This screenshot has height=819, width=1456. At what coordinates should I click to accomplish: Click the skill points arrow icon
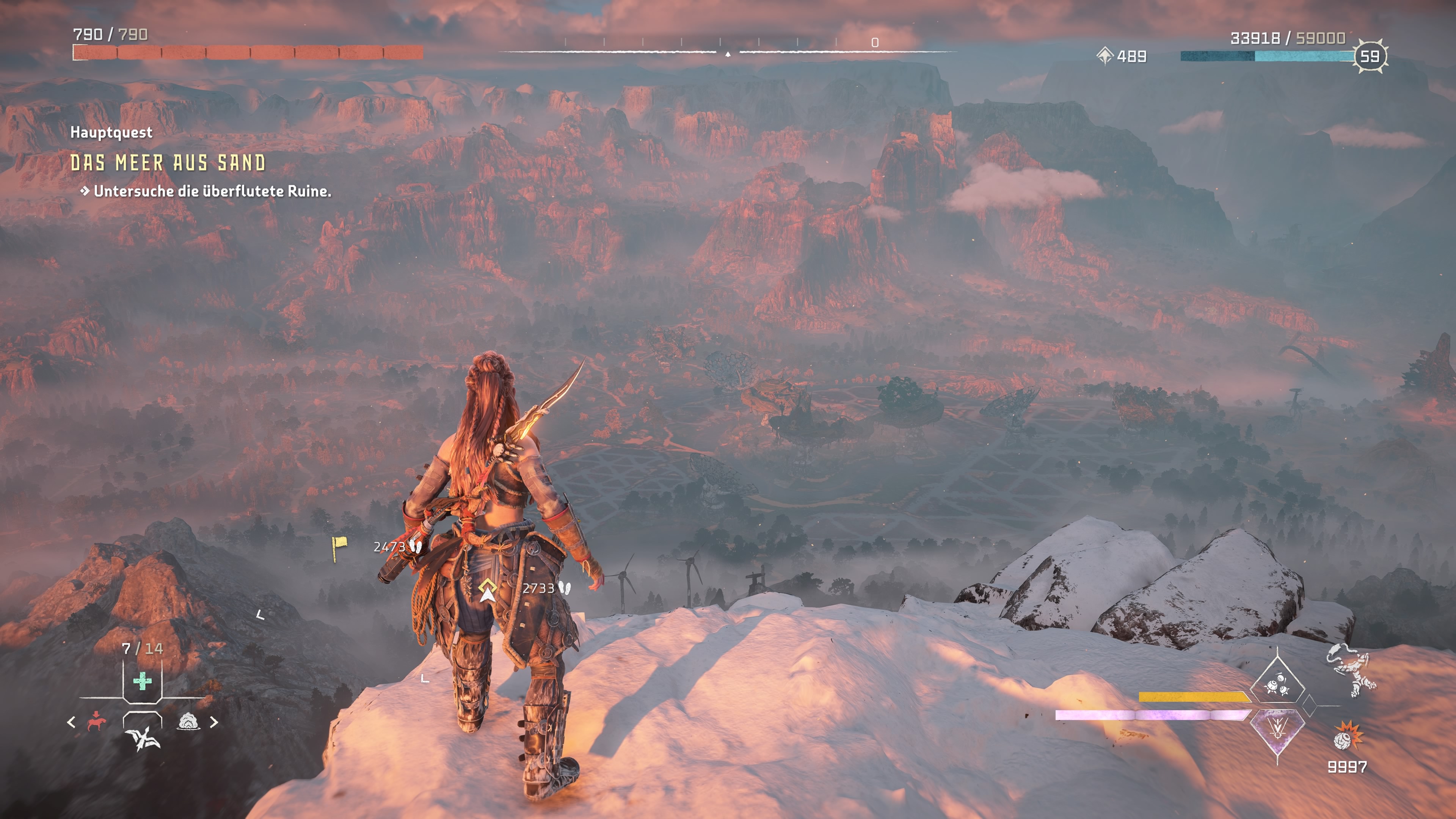(x=1105, y=56)
